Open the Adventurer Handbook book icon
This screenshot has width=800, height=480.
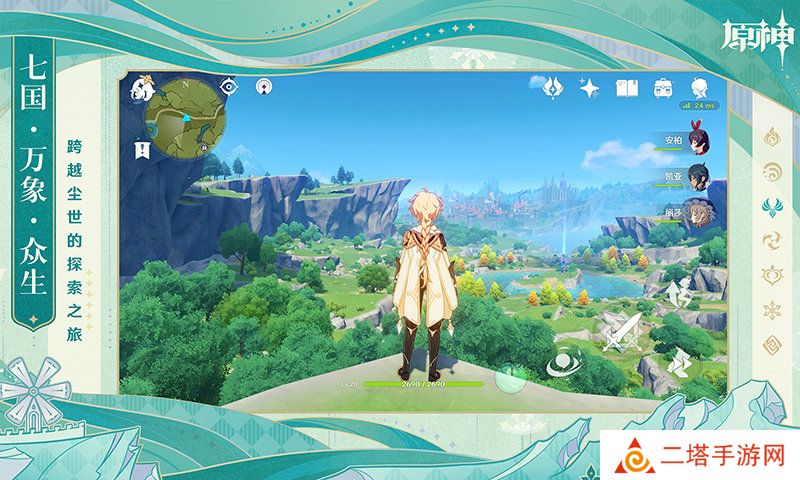tap(626, 88)
